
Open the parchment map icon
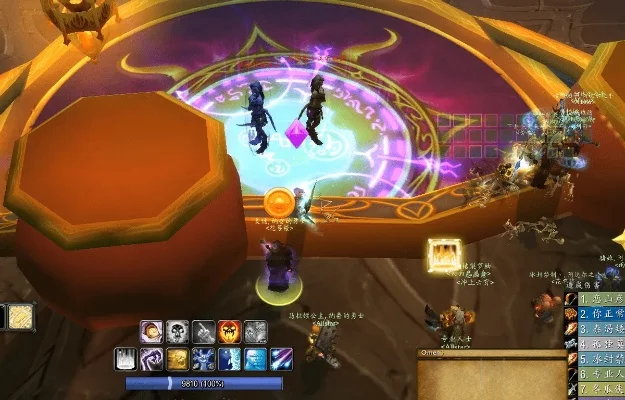tap(22, 317)
